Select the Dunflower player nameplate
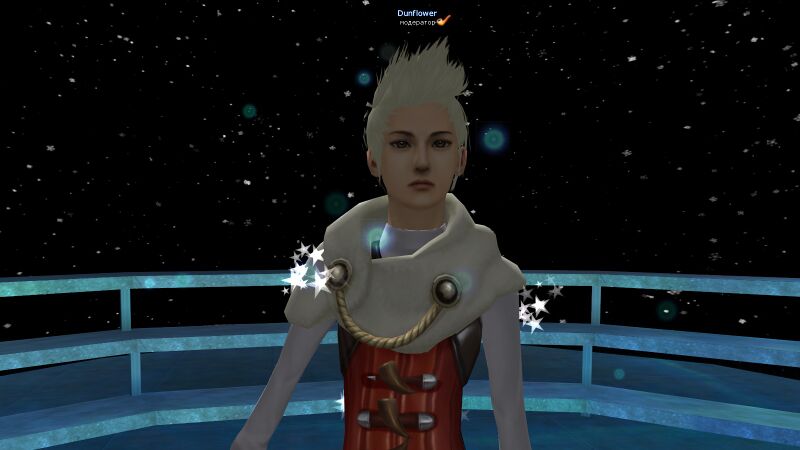Screen dimensions: 800x450 (416, 13)
